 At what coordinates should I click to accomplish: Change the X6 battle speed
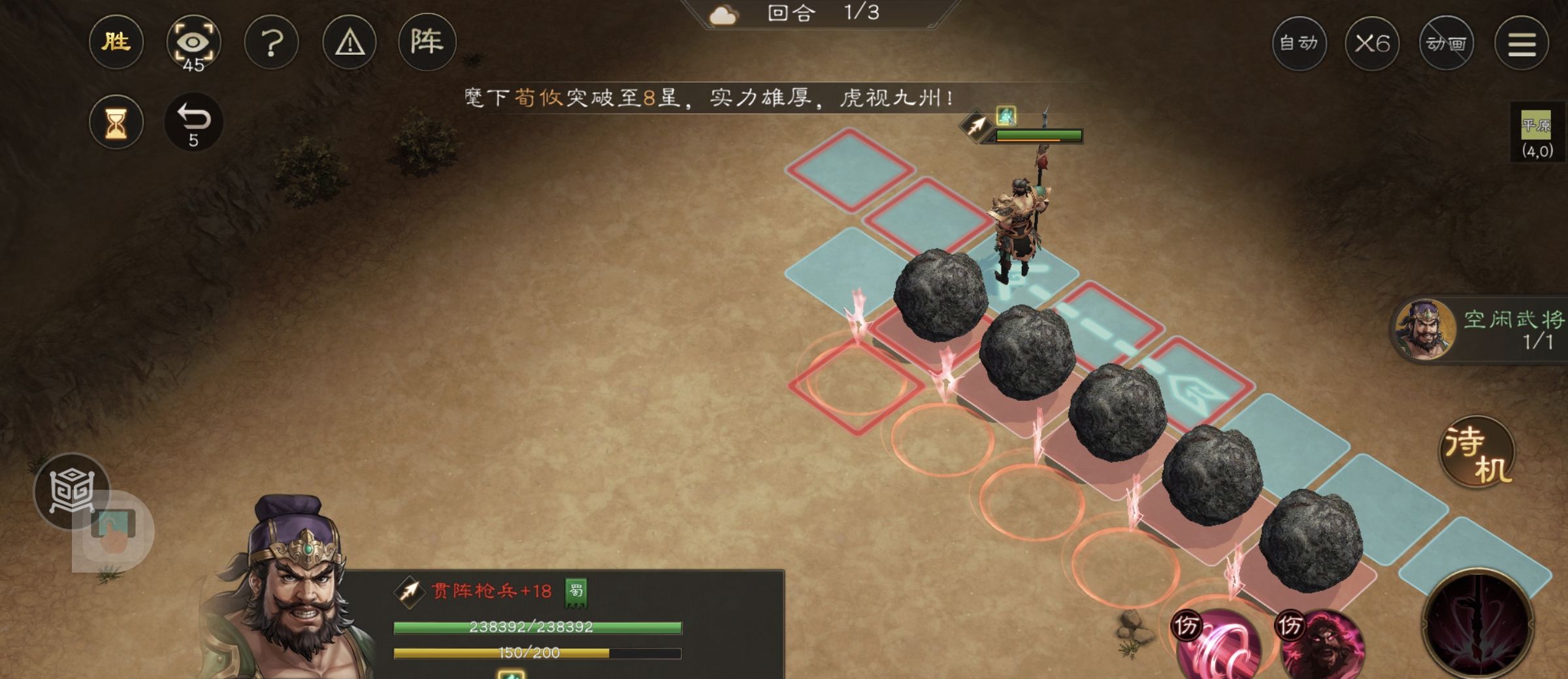pyautogui.click(x=1372, y=44)
